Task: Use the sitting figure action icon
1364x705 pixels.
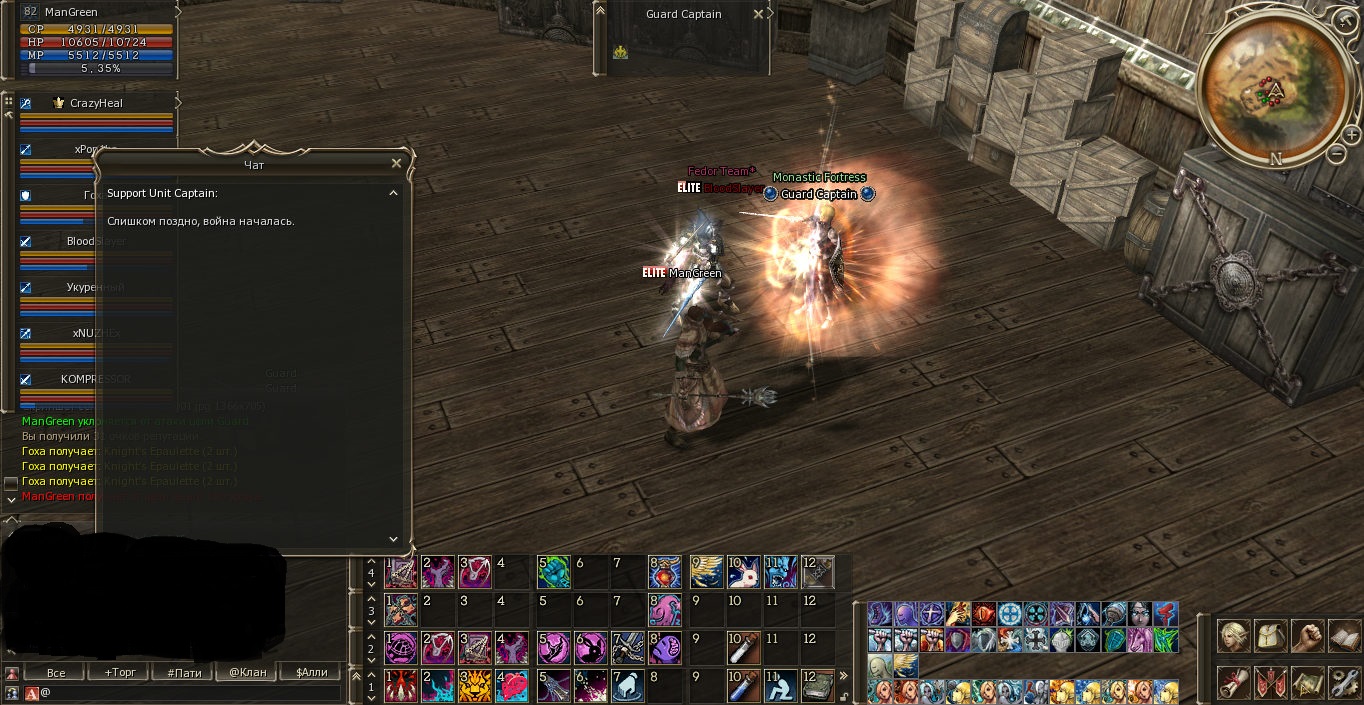Action: coord(781,686)
